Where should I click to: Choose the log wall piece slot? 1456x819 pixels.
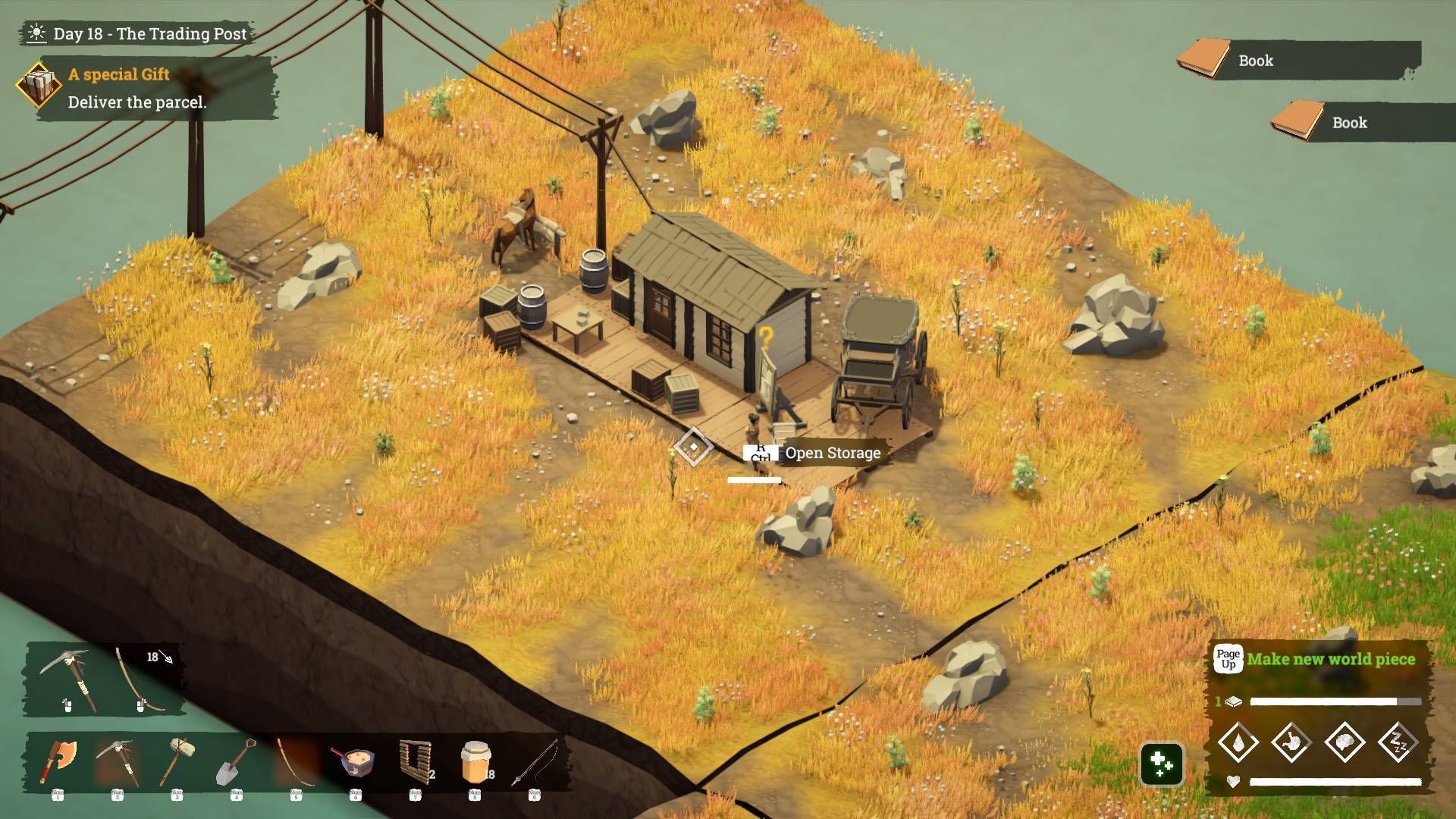416,761
